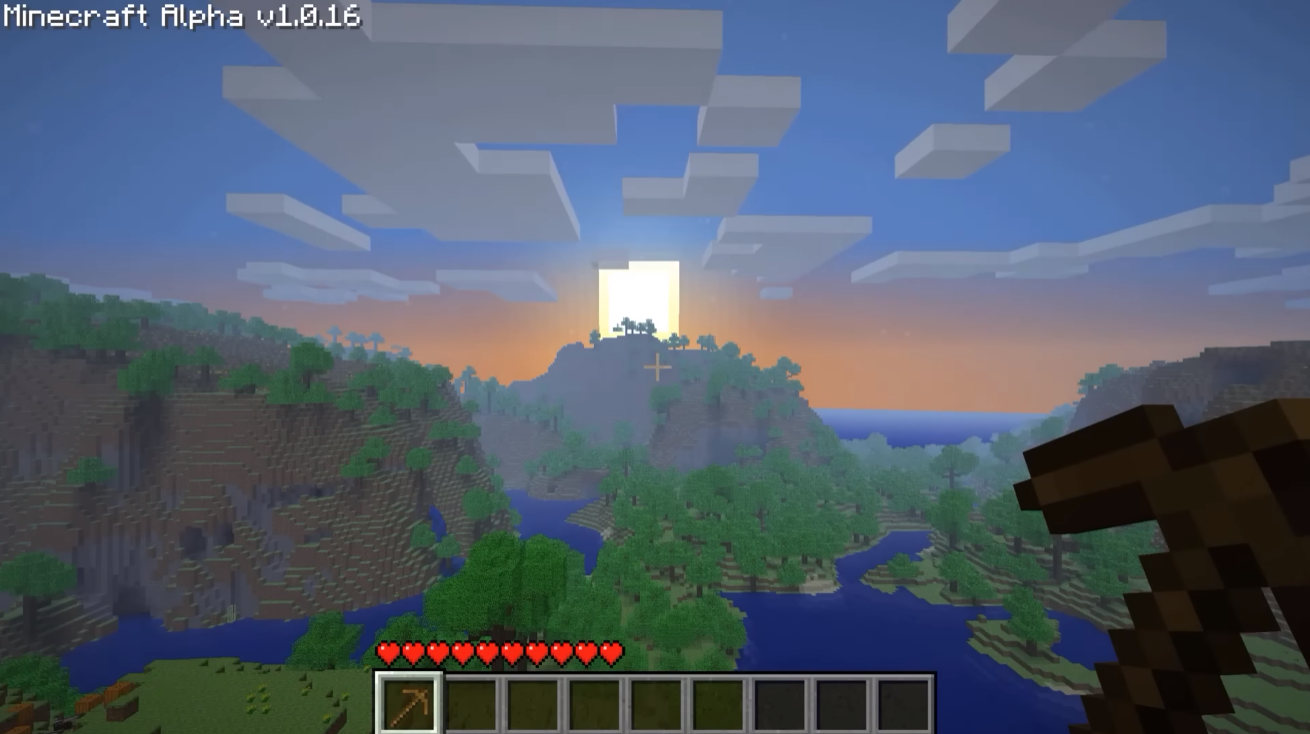
Task: Click the first heart in the health bar
Action: click(x=386, y=651)
